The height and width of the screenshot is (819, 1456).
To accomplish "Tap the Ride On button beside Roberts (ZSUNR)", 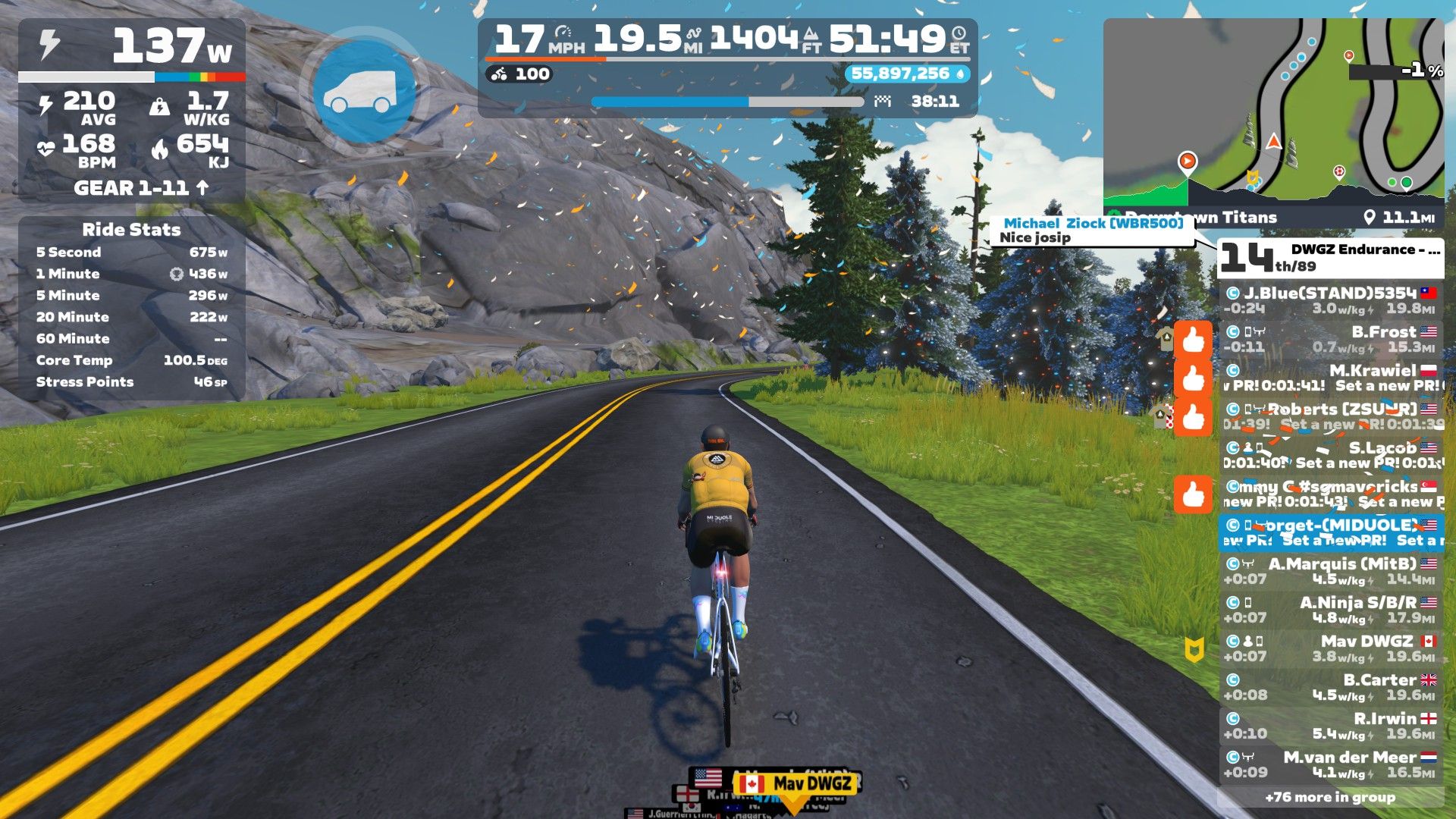I will pyautogui.click(x=1193, y=417).
